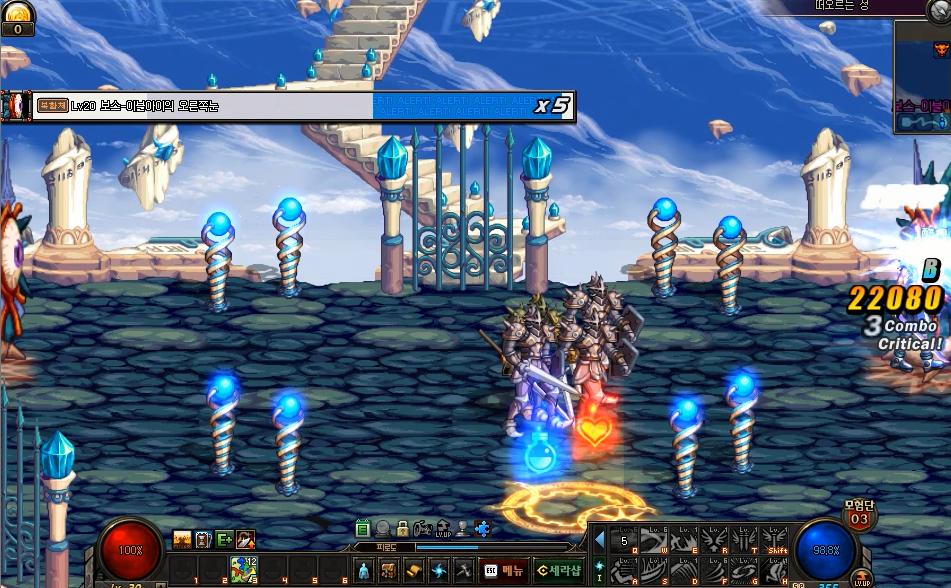
Task: Open the 세라샵 cash shop
Action: 558,570
